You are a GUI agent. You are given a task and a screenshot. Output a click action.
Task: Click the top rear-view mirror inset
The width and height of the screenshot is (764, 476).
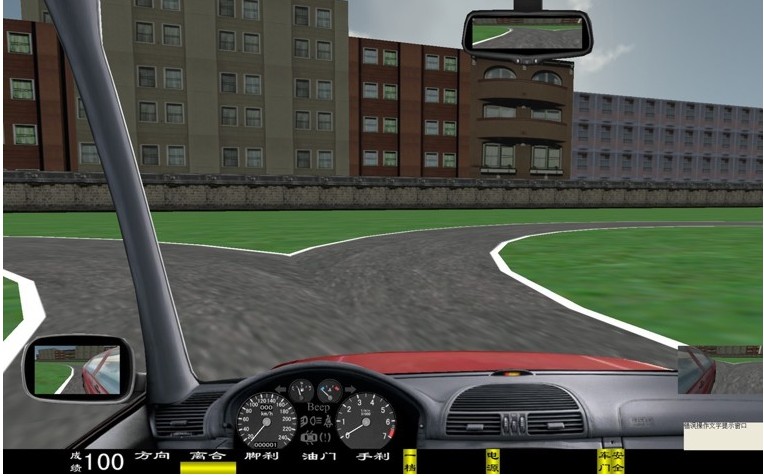527,32
